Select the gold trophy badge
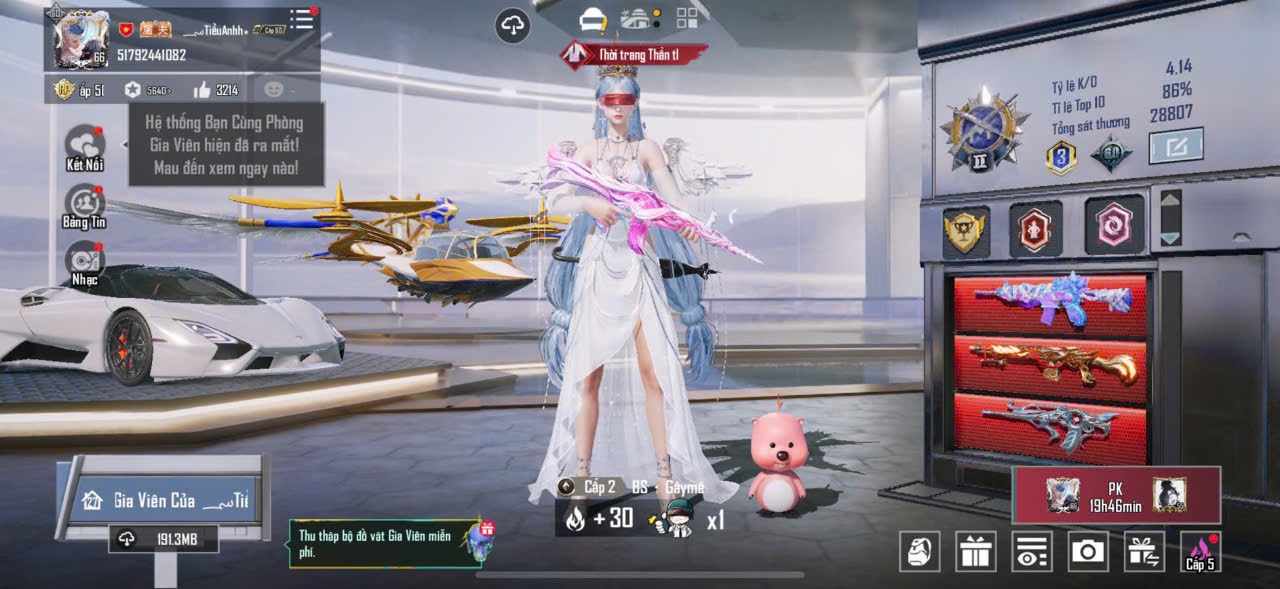 [966, 230]
